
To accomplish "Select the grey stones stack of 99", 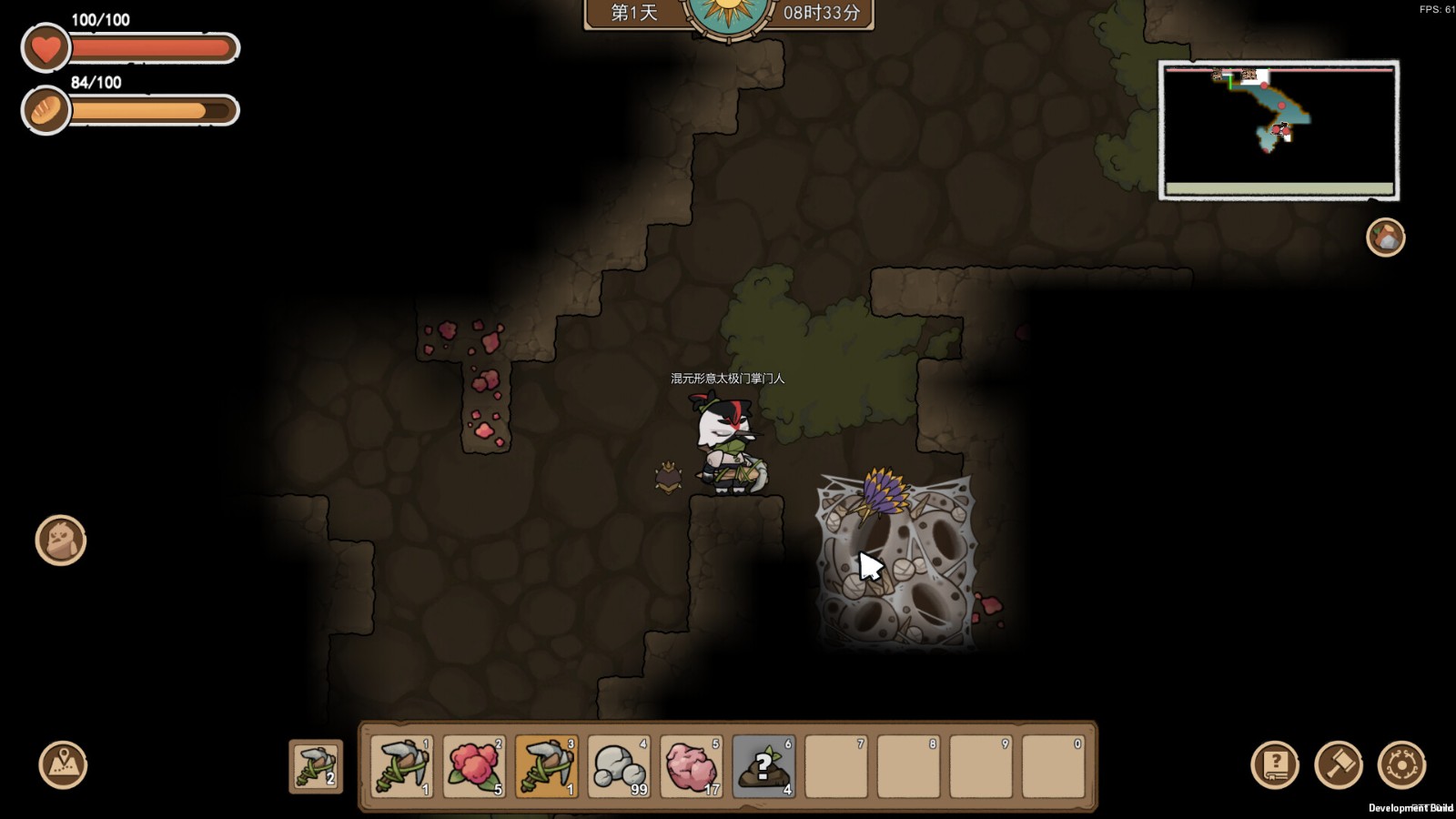I will point(619,766).
